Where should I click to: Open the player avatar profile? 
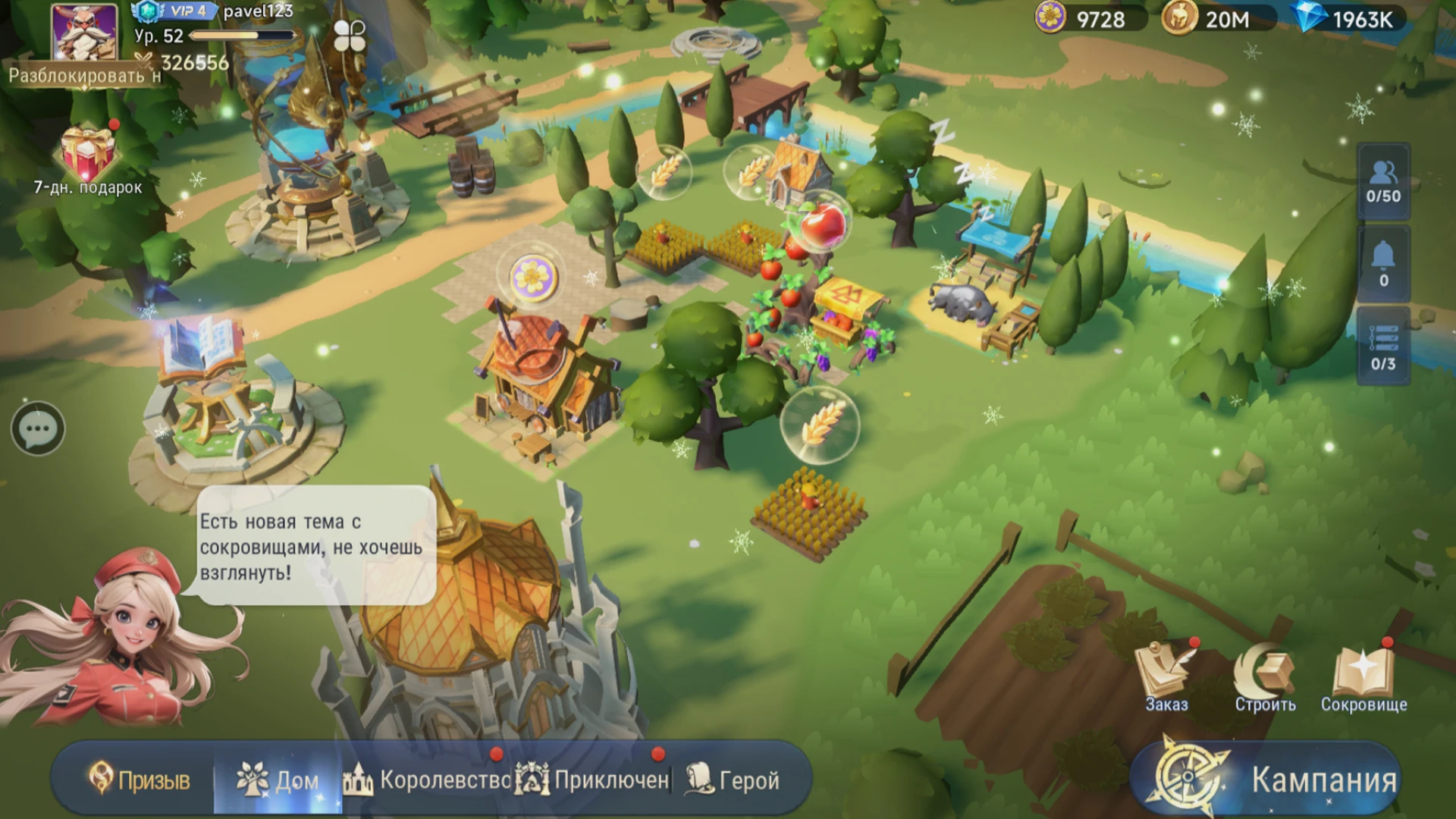click(x=84, y=32)
